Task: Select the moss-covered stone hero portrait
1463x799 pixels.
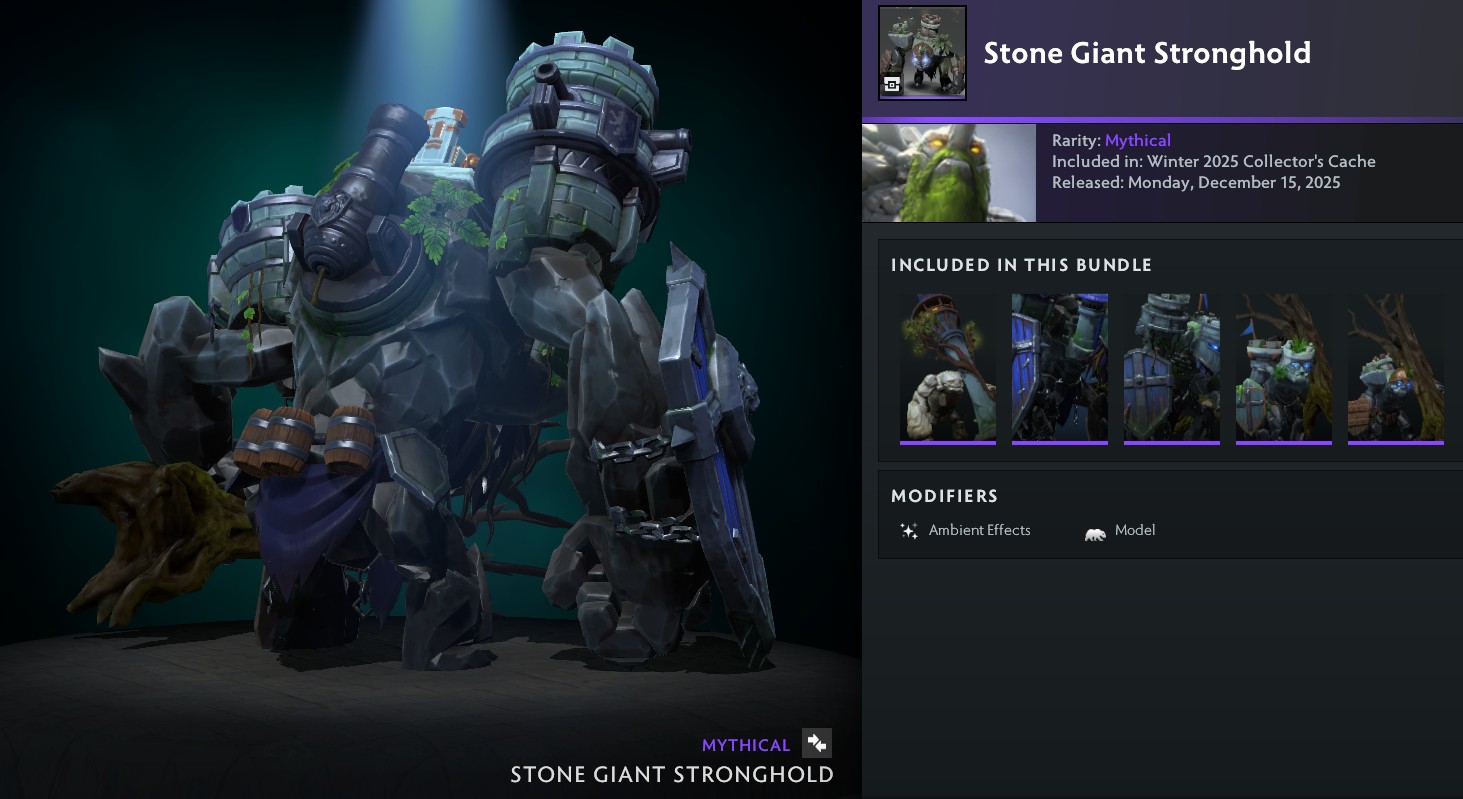Action: pos(948,173)
